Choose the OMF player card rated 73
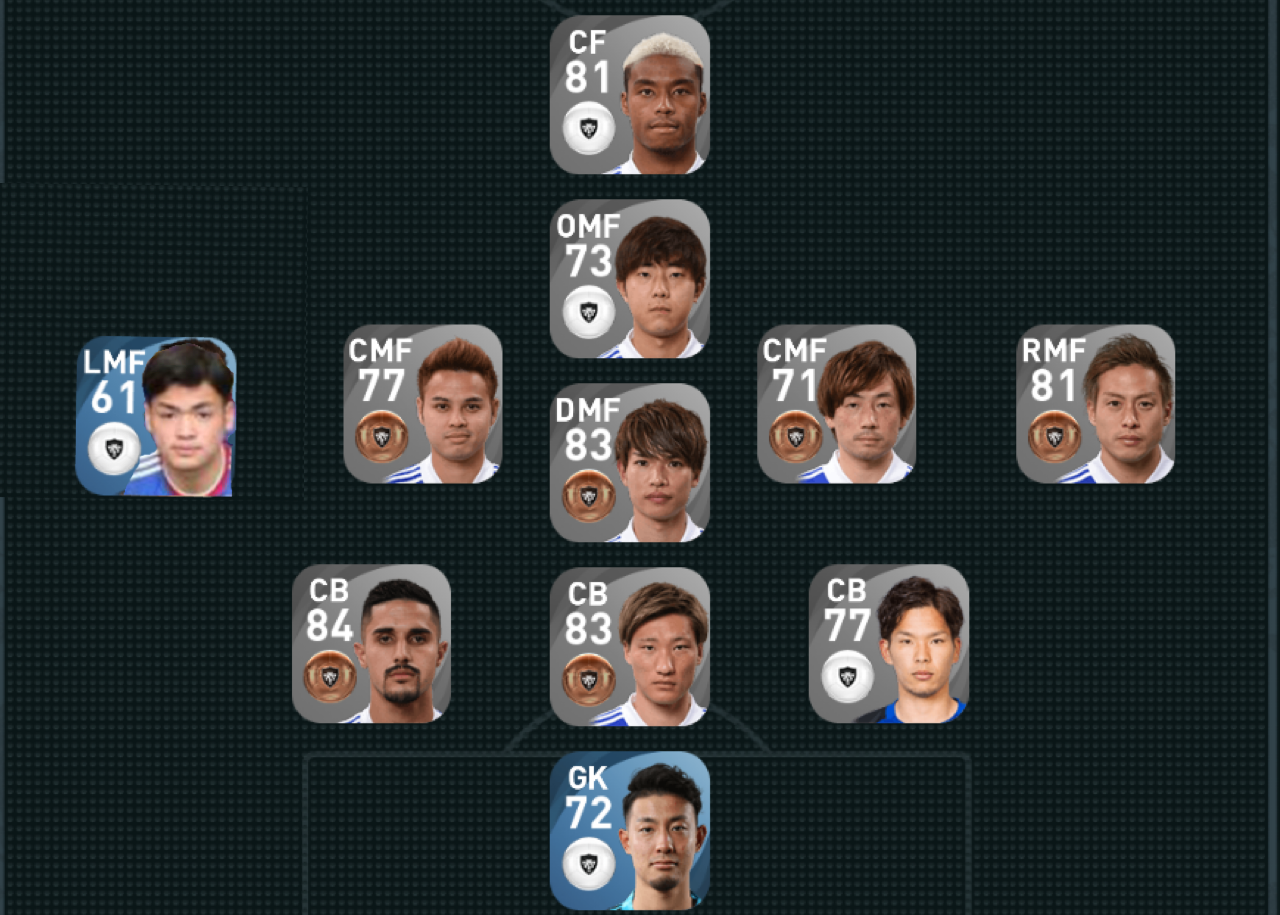 (x=630, y=279)
